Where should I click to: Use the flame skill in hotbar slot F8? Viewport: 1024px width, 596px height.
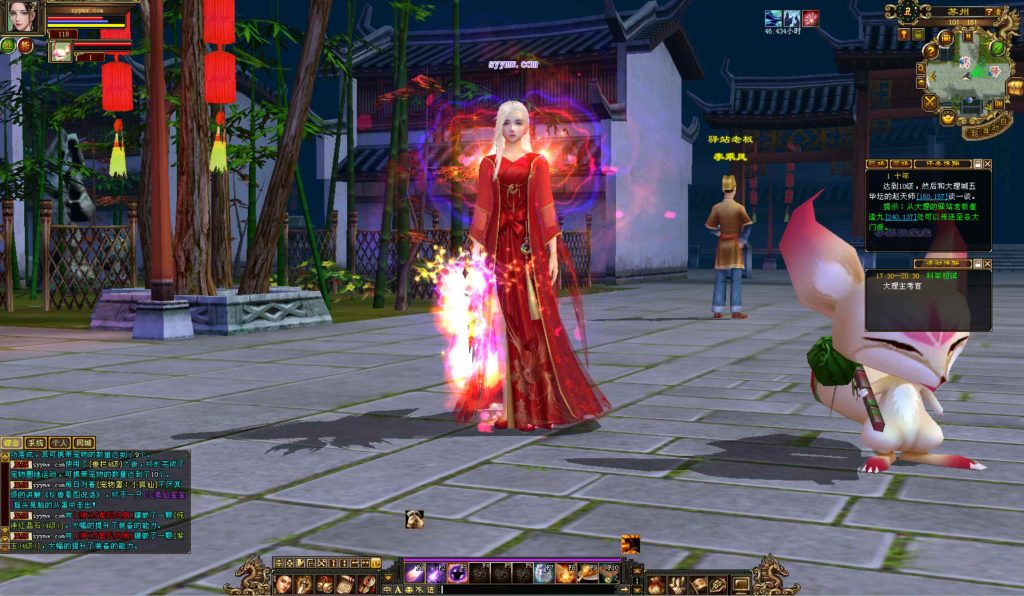click(x=566, y=573)
